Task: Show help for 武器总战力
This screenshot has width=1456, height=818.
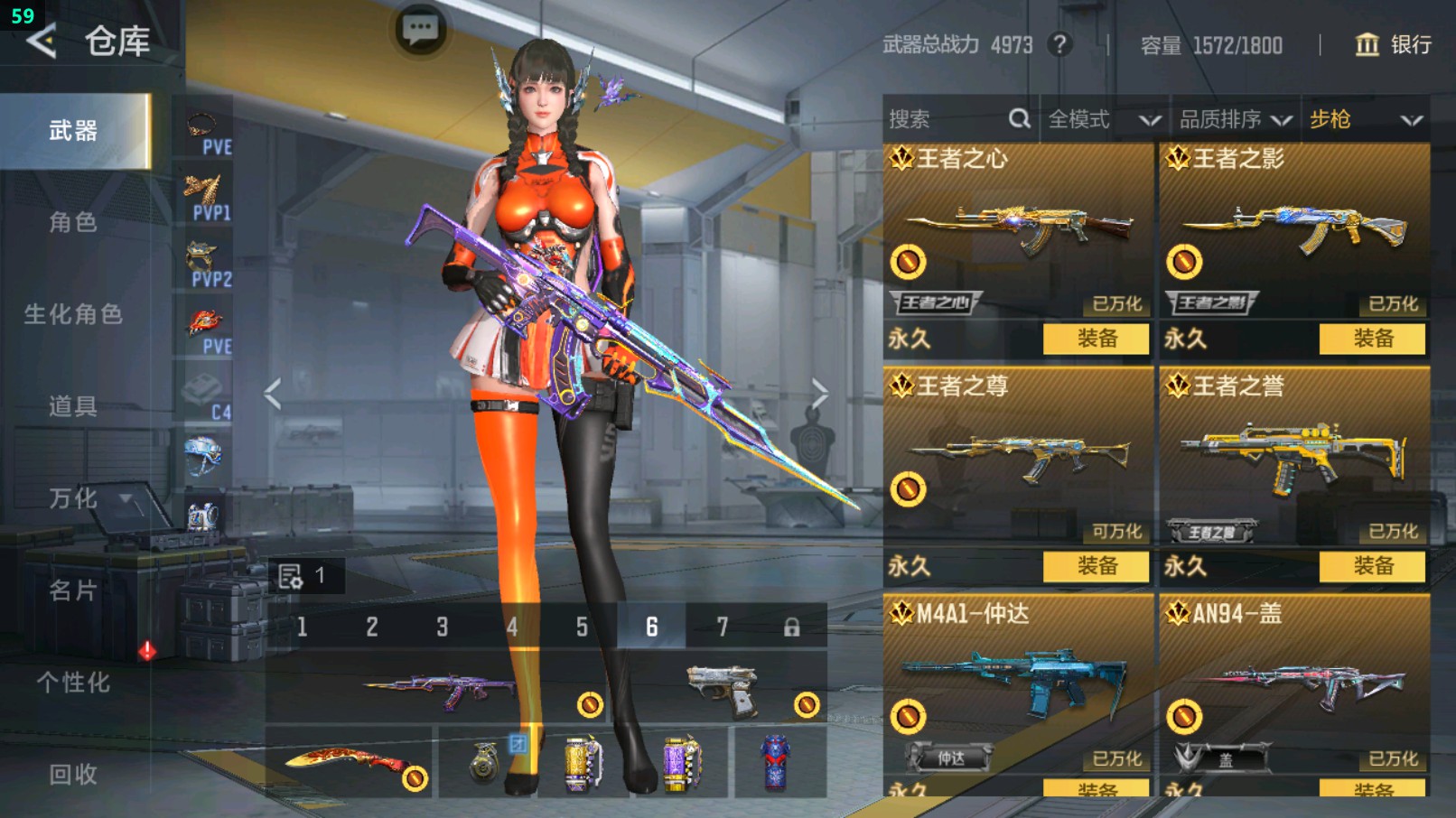Action: click(1059, 44)
